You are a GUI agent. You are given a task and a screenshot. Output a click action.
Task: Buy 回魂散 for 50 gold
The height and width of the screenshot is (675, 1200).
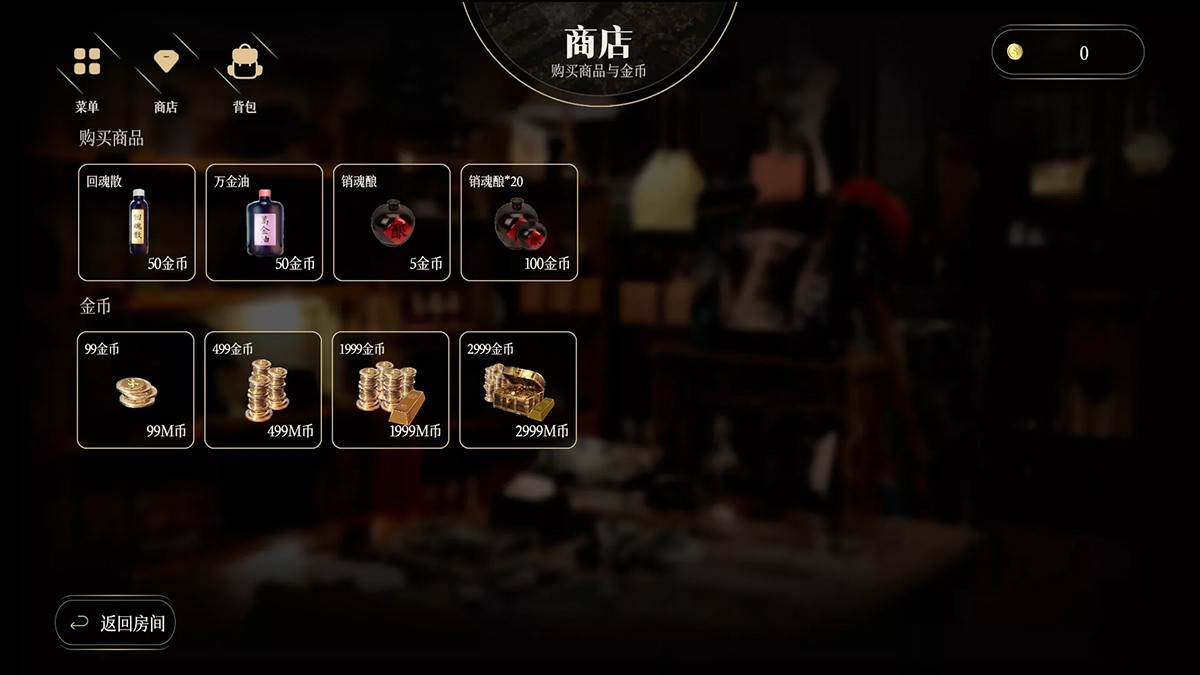tap(137, 222)
